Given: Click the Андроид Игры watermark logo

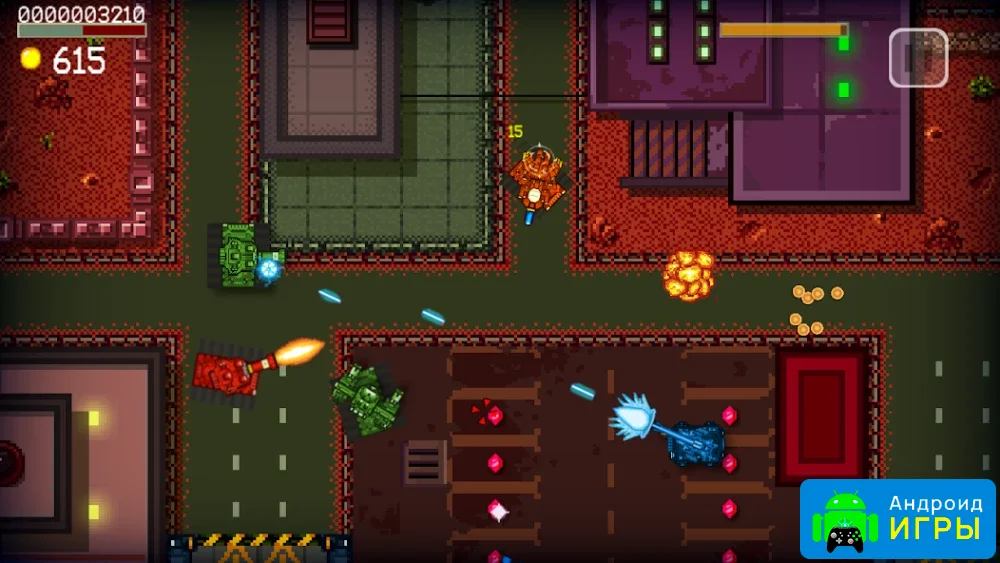Looking at the screenshot, I should 897,518.
